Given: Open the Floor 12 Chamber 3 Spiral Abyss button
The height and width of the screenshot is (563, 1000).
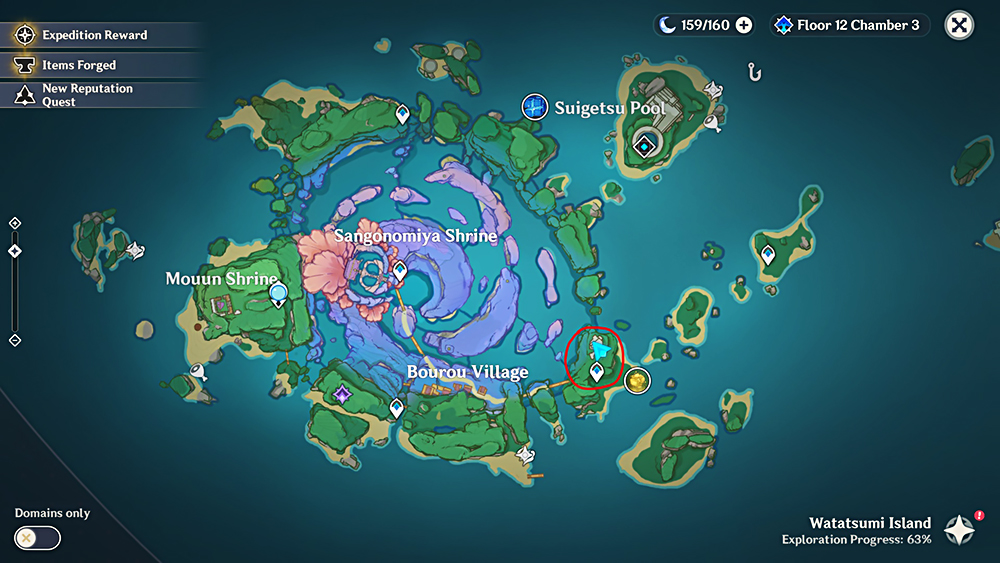Looking at the screenshot, I should (x=849, y=25).
